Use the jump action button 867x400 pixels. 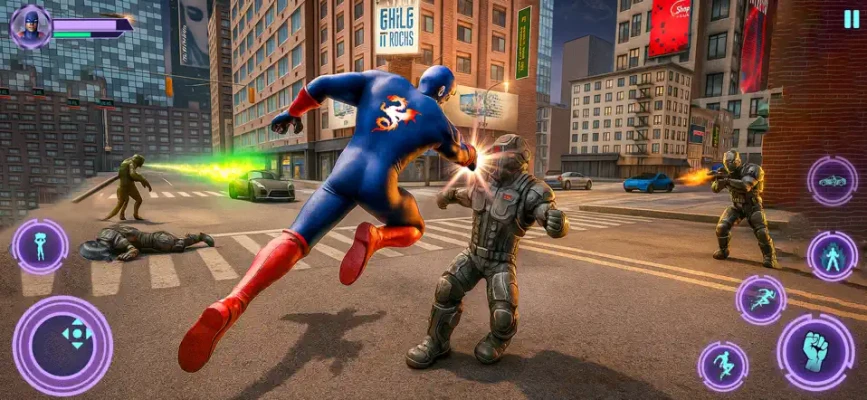[721, 366]
